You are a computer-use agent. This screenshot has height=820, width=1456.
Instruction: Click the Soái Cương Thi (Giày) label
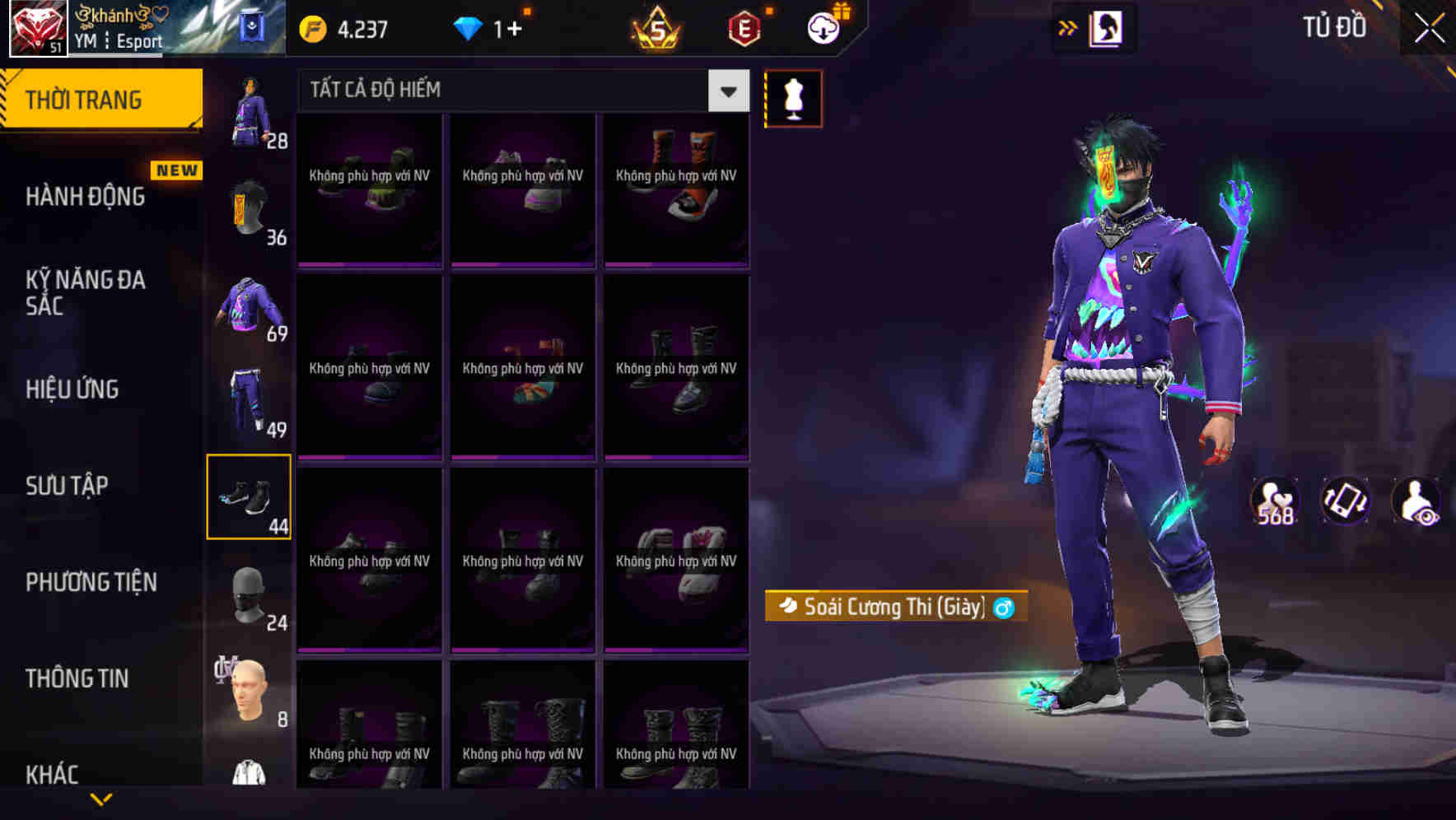click(889, 608)
